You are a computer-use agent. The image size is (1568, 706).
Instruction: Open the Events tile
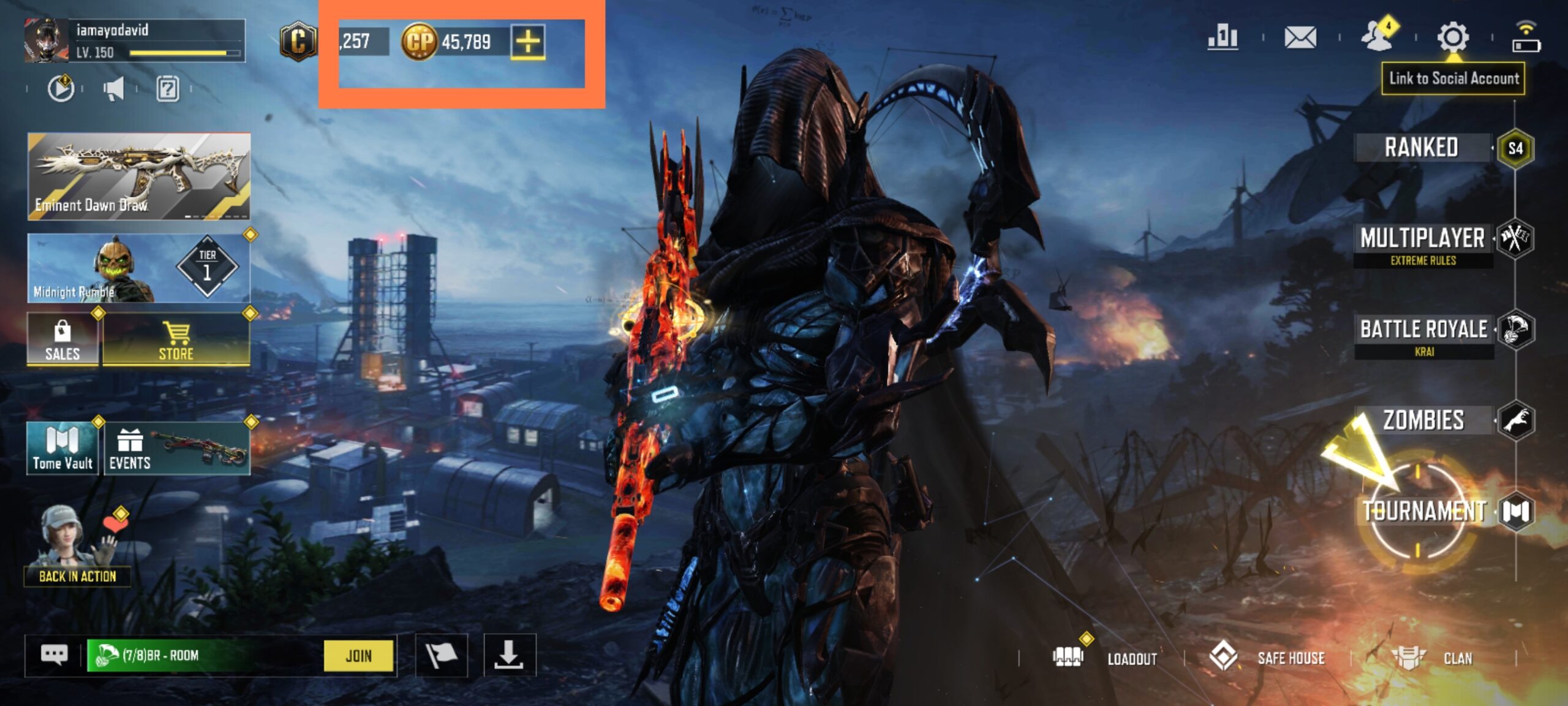(x=177, y=449)
